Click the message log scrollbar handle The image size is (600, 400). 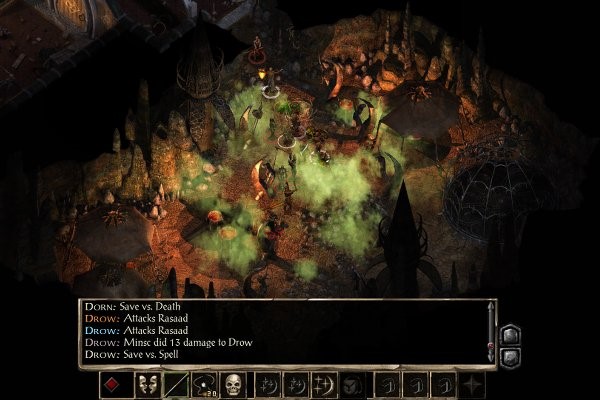click(490, 343)
